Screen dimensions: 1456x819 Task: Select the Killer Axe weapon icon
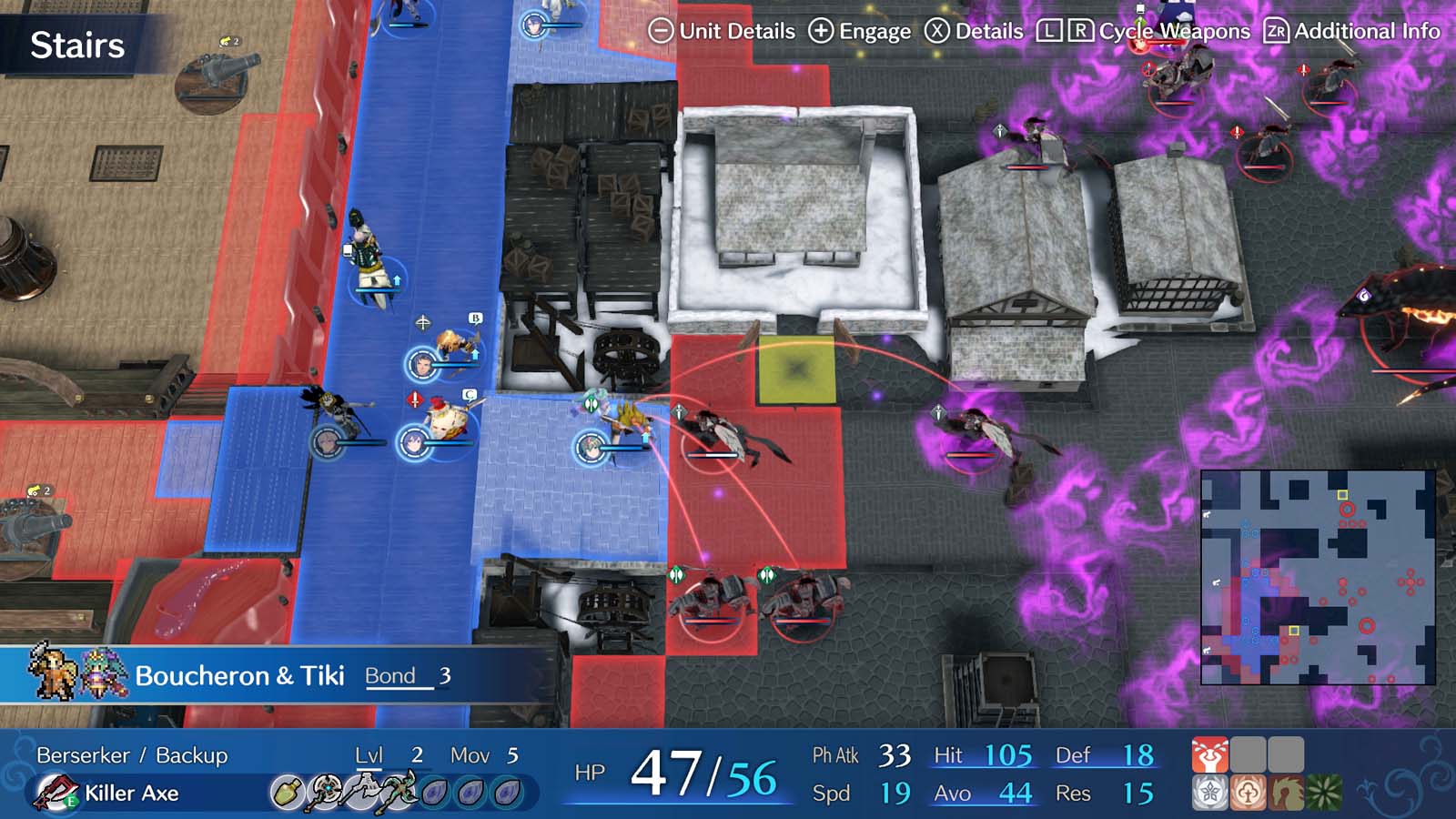click(53, 790)
